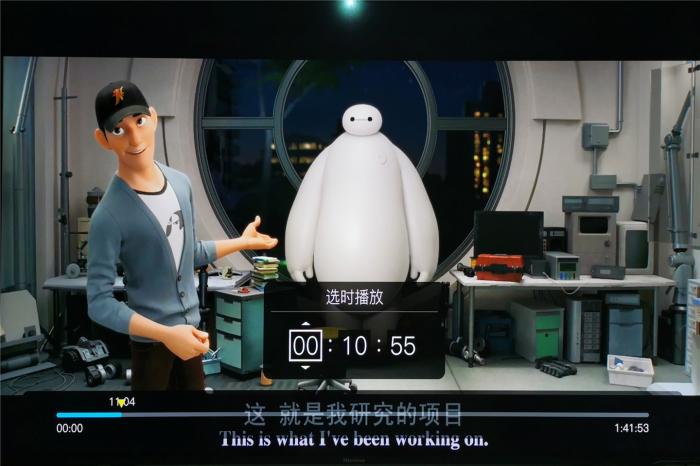The height and width of the screenshot is (466, 700).
Task: Click the video progress bar to seek
Action: point(352,415)
